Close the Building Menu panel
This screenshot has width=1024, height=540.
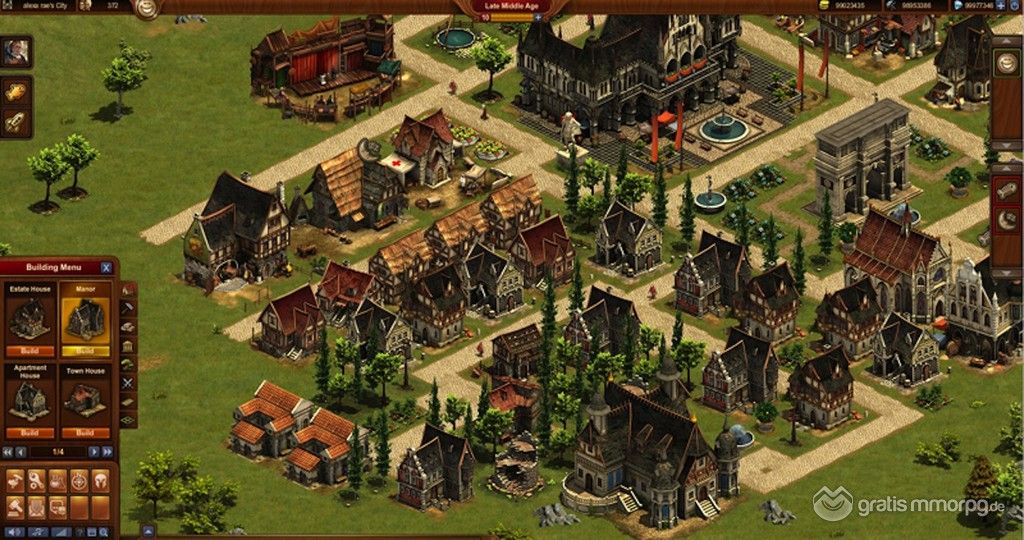[106, 268]
